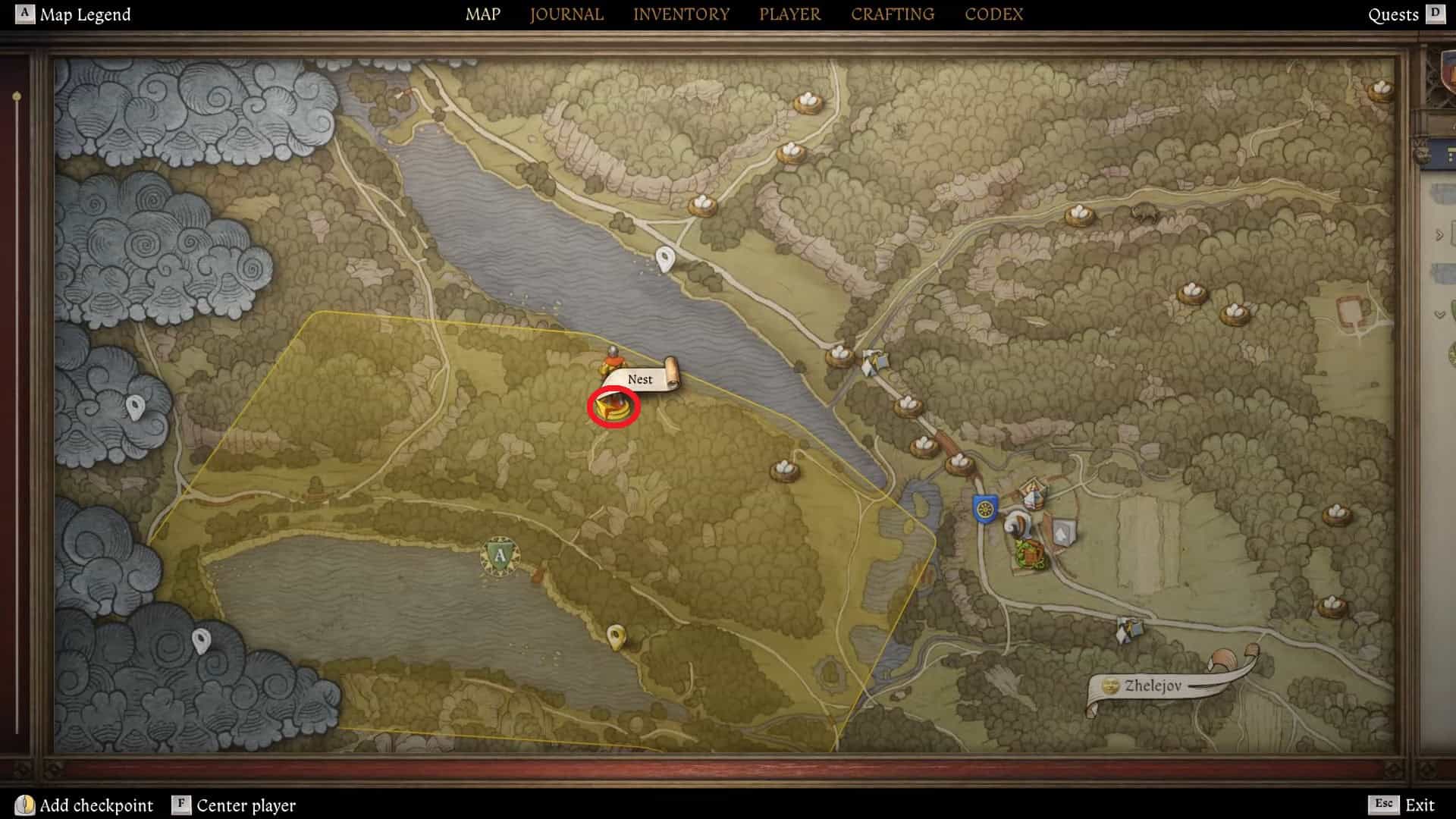Switch to the Journal tab
1456x819 pixels.
coord(566,14)
